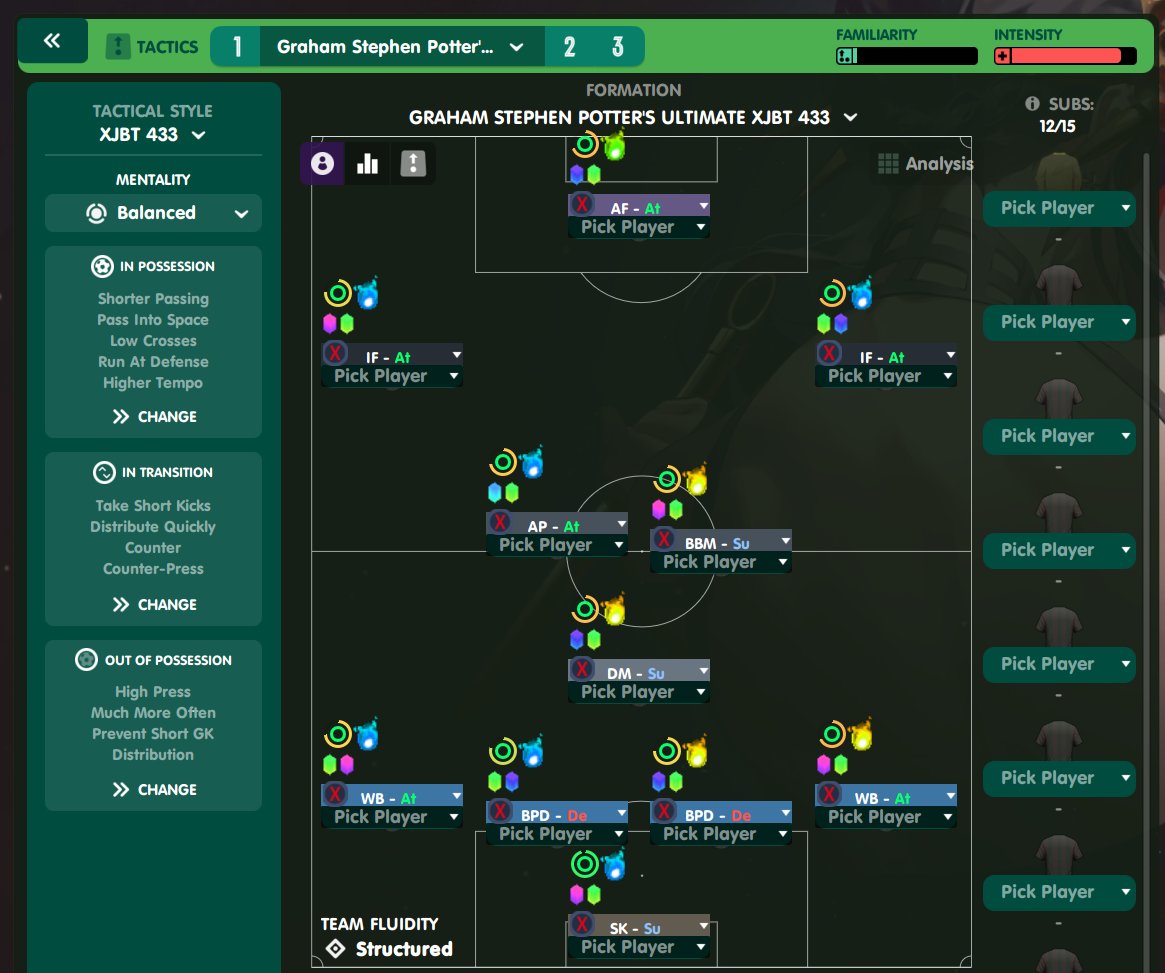Screen dimensions: 1165x973
Task: Select the bar chart view icon
Action: [367, 164]
